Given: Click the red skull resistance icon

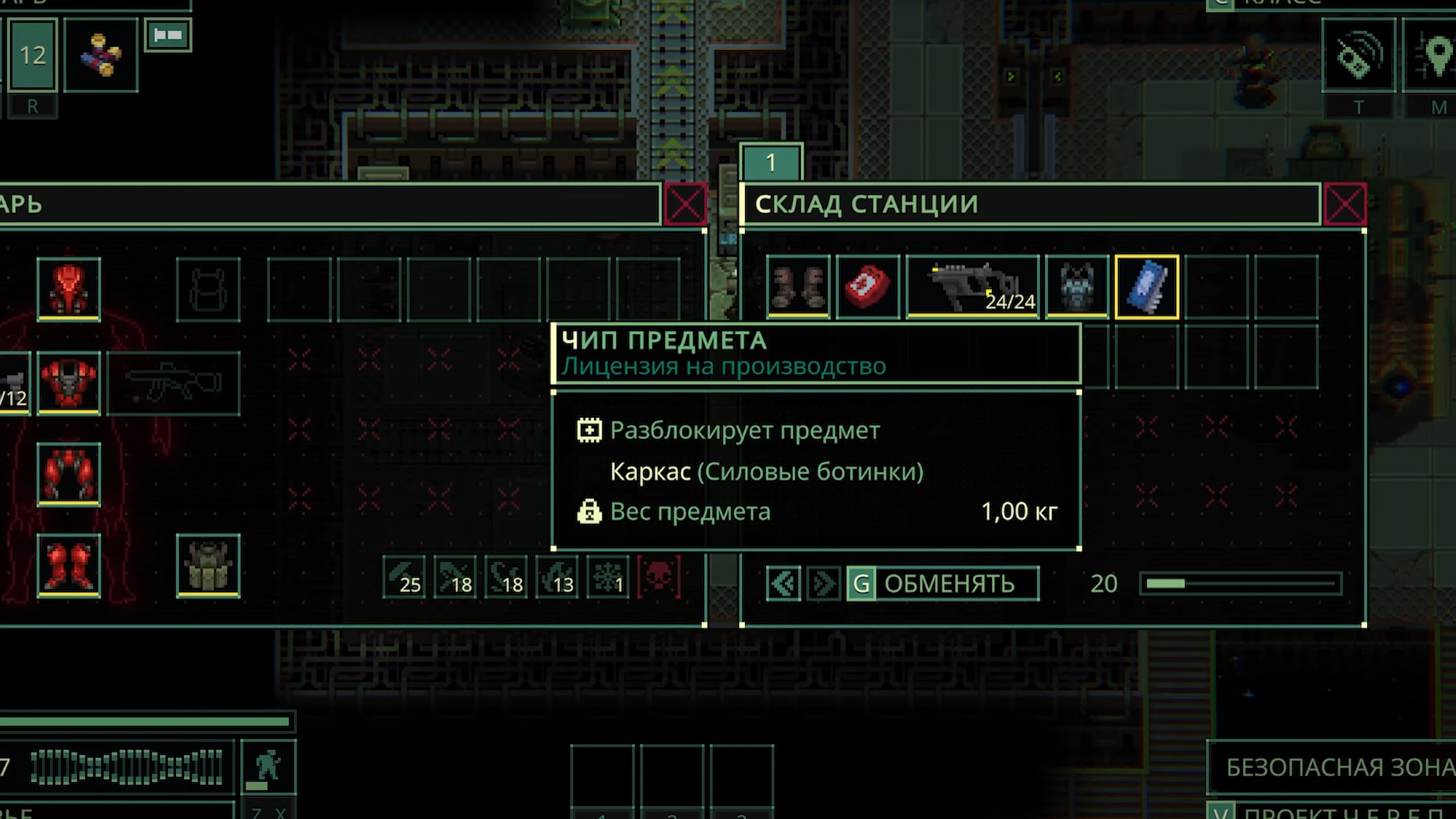Looking at the screenshot, I should (x=659, y=577).
